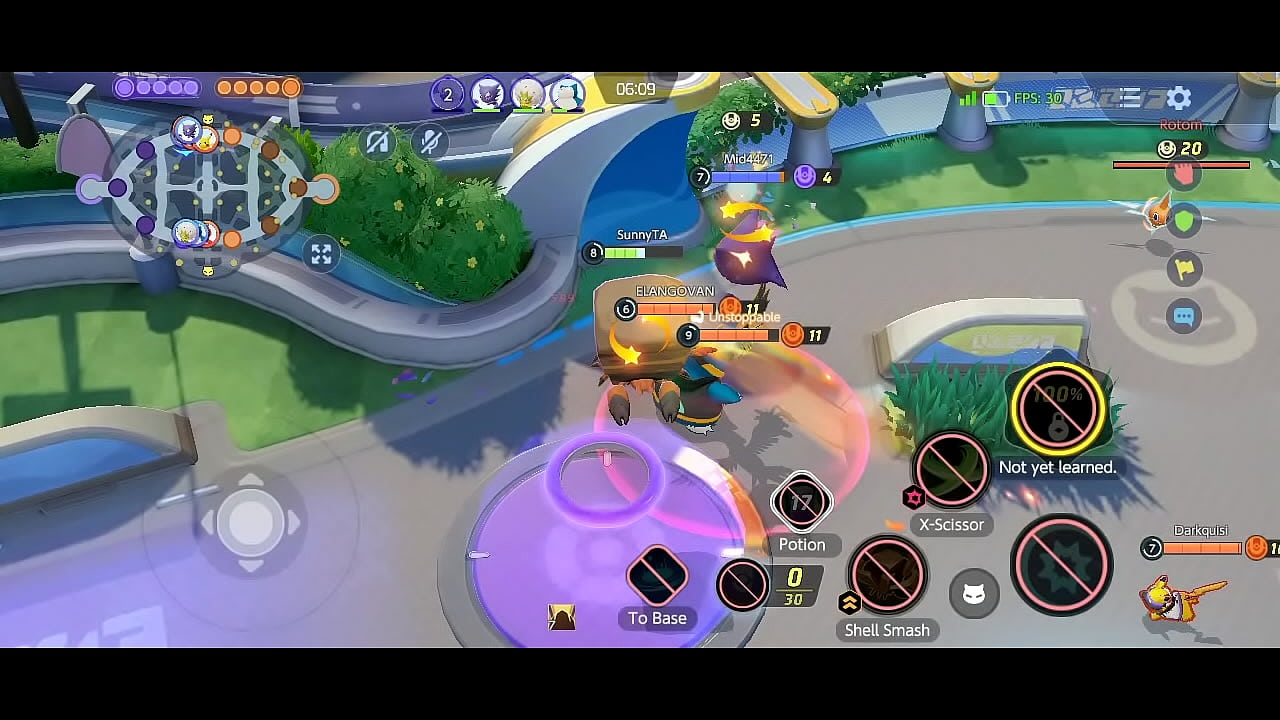Activate the X-Scissor move
This screenshot has height=720, width=1280.
[x=950, y=470]
